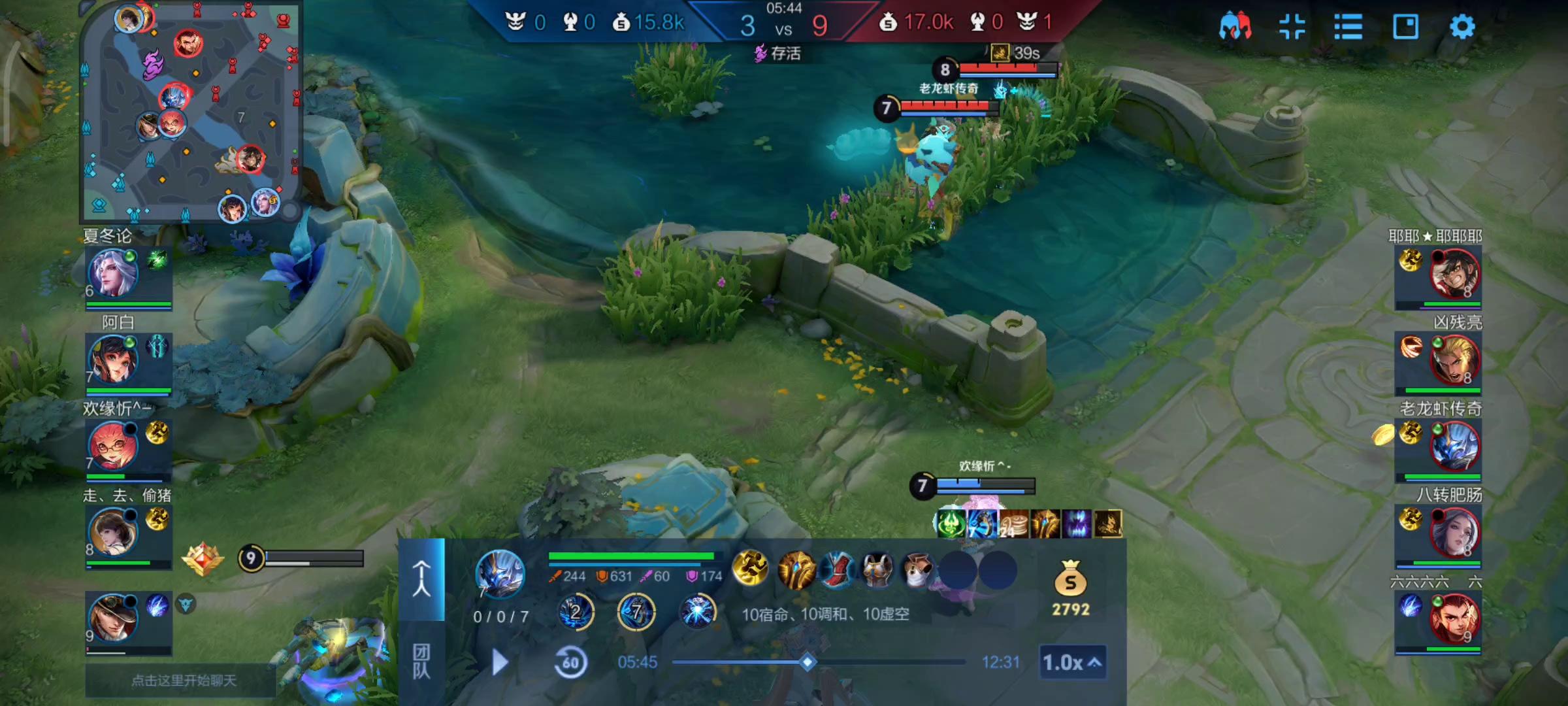This screenshot has width=1568, height=706.
Task: Click the replay progress bar handle
Action: (x=808, y=662)
